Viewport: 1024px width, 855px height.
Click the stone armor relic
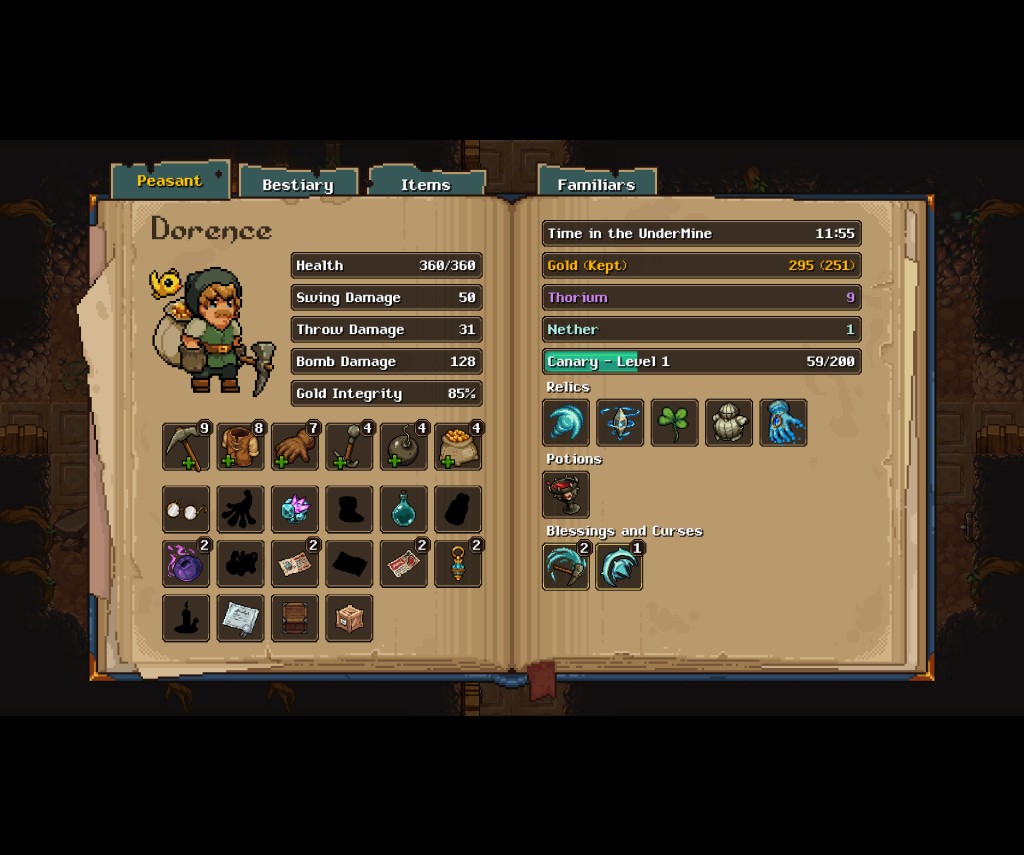tap(729, 422)
